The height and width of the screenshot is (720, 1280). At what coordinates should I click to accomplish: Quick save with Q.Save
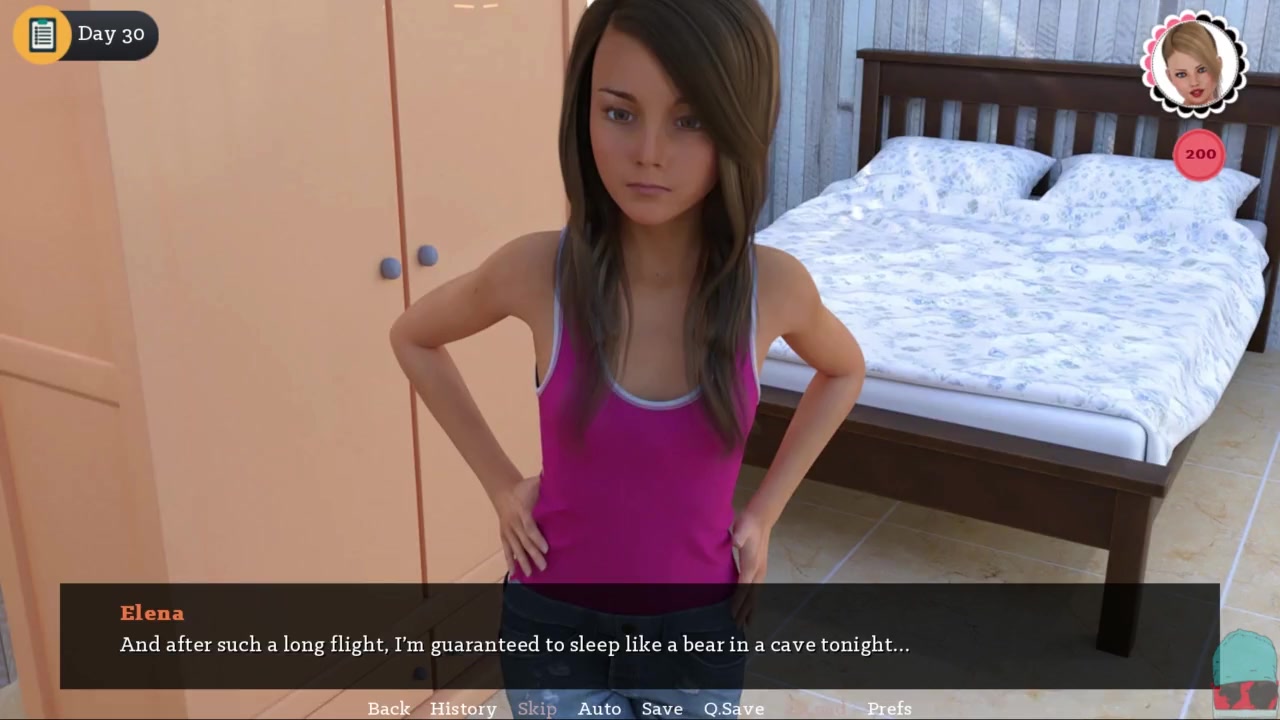coord(733,708)
